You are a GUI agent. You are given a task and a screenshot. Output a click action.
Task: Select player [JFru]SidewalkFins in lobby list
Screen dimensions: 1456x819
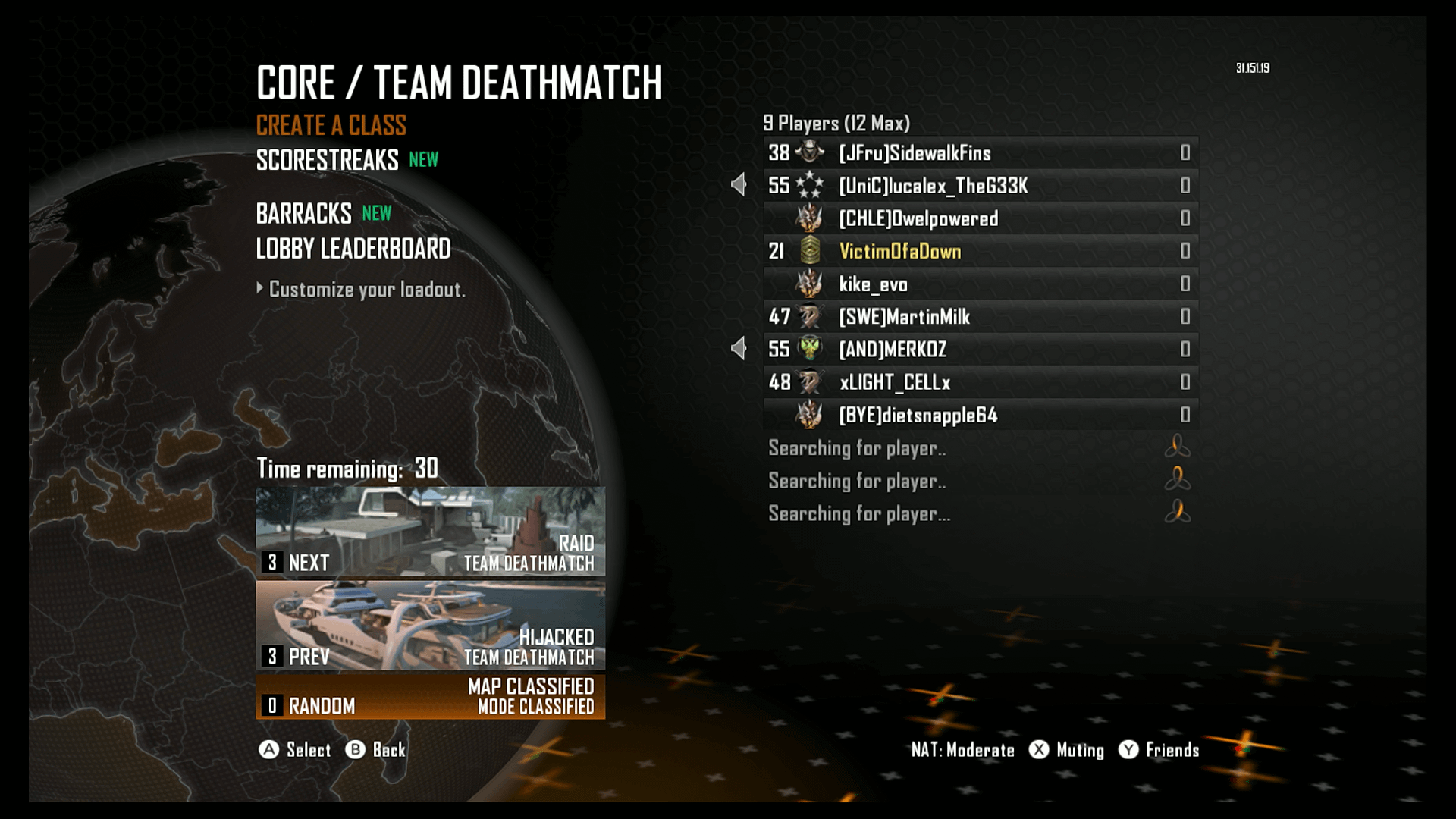click(980, 153)
